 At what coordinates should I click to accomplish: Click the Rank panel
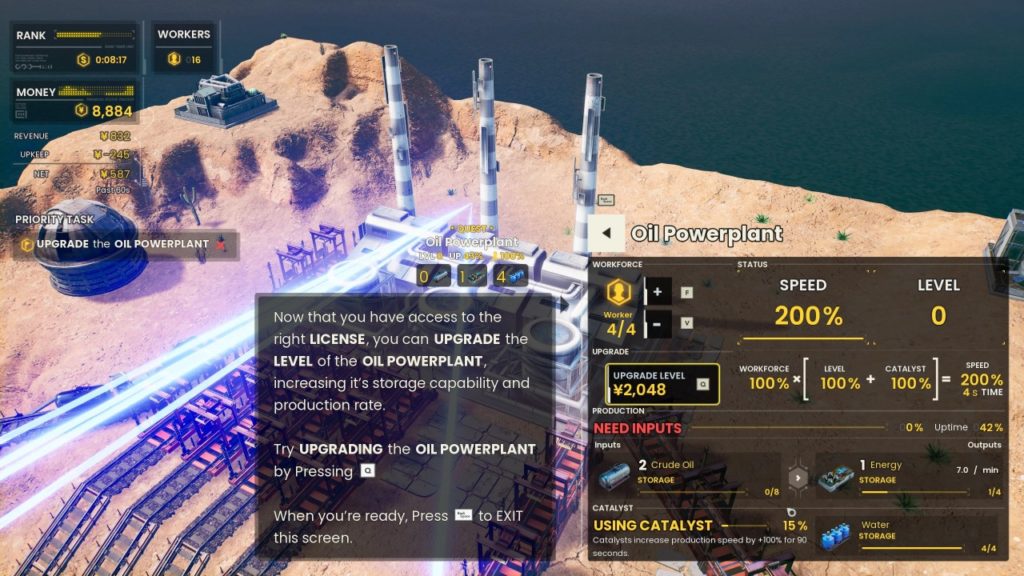pyautogui.click(x=76, y=48)
